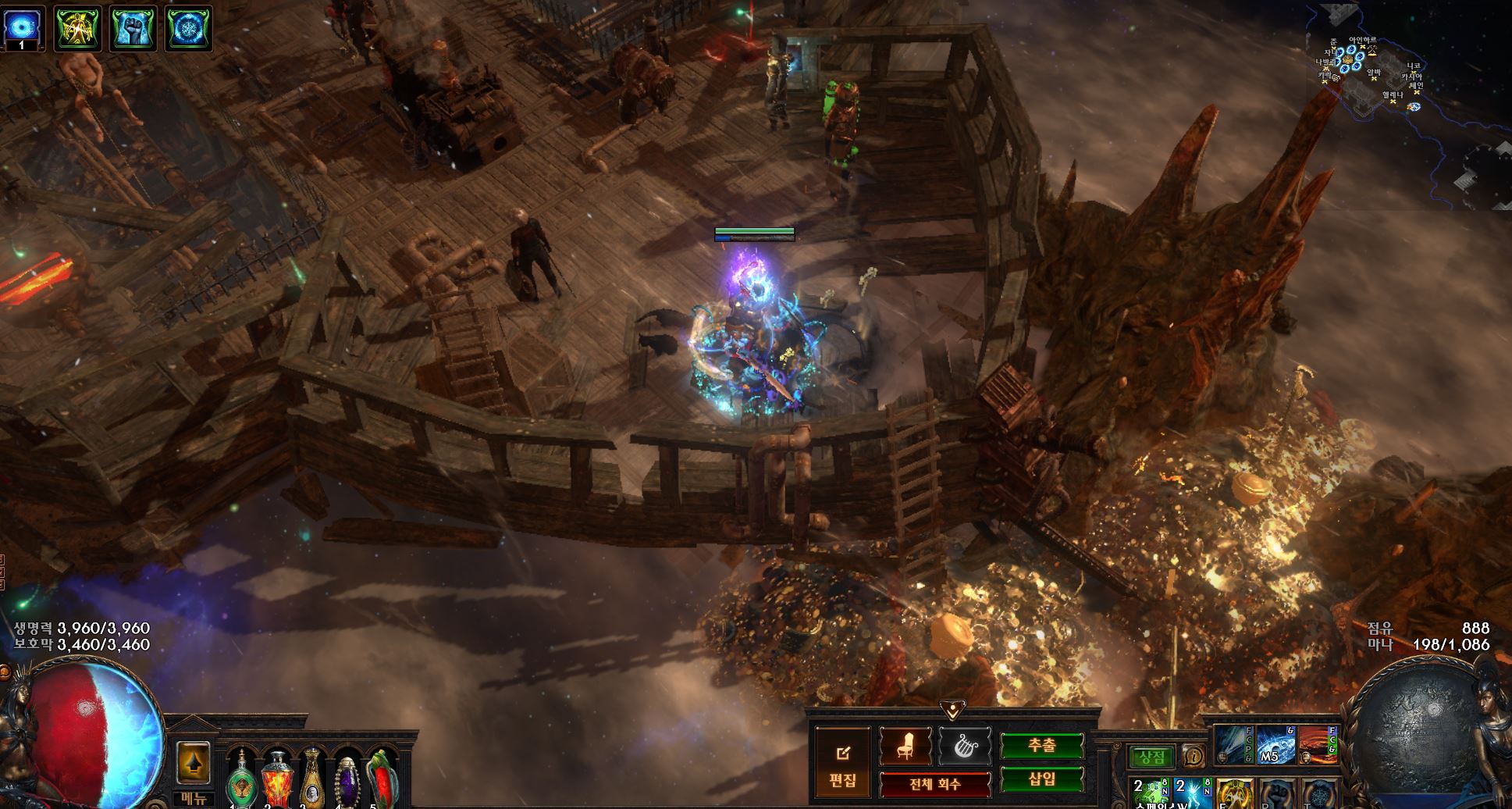Open the 메뉴 menu button
This screenshot has width=1512, height=809.
coord(193,797)
